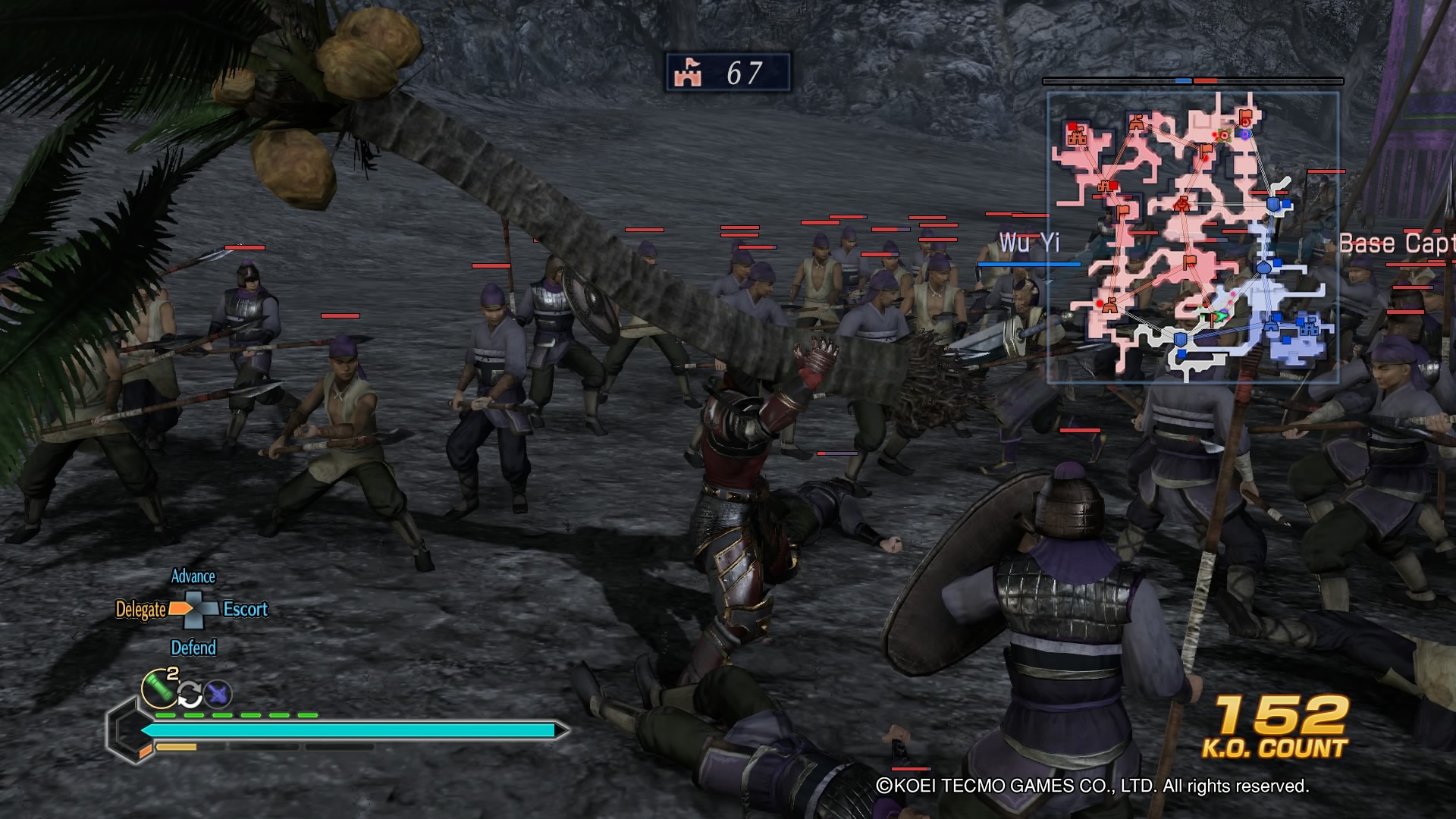Click the fortress icon beside the base counter 67

tap(687, 73)
